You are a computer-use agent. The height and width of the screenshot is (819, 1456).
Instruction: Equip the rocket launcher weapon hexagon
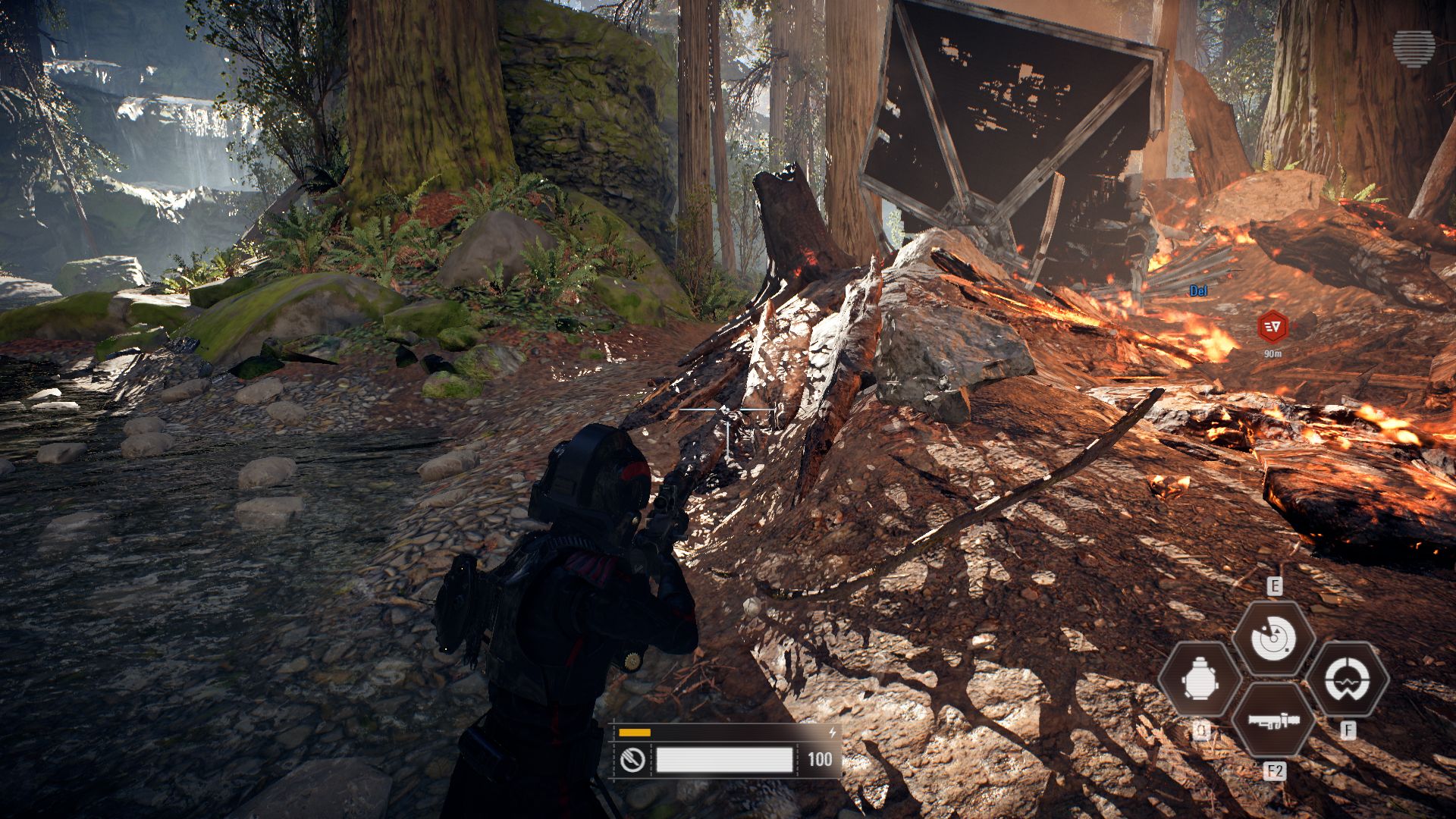[1273, 720]
